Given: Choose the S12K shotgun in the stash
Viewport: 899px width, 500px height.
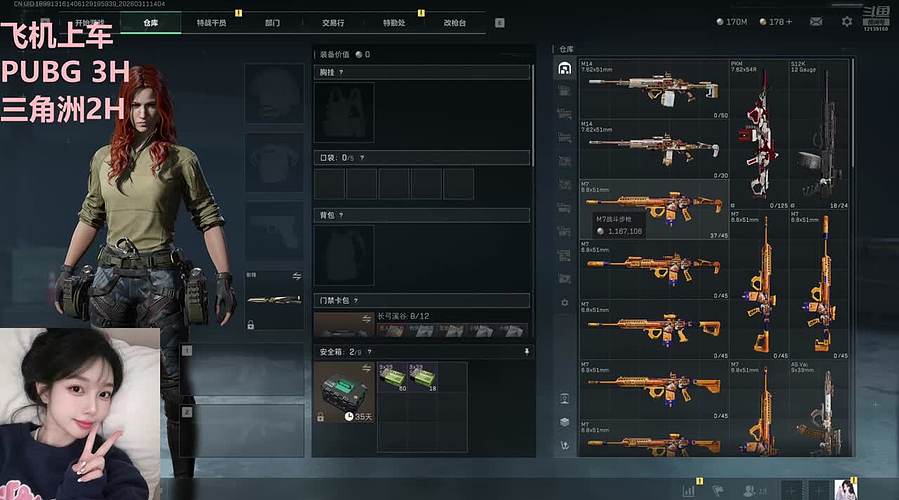Looking at the screenshot, I should (x=820, y=135).
